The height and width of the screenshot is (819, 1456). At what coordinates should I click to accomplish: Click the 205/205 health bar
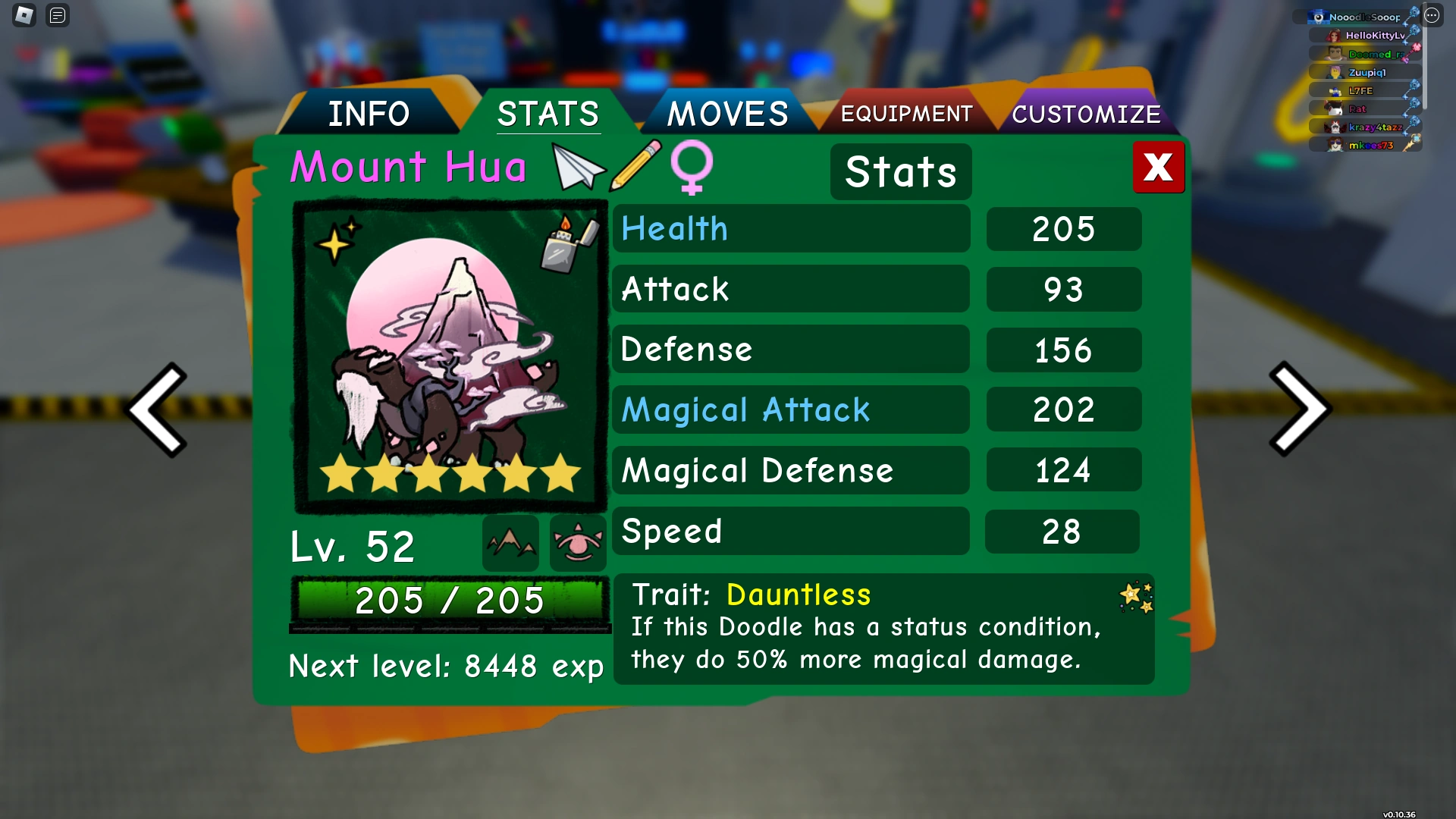pos(450,601)
